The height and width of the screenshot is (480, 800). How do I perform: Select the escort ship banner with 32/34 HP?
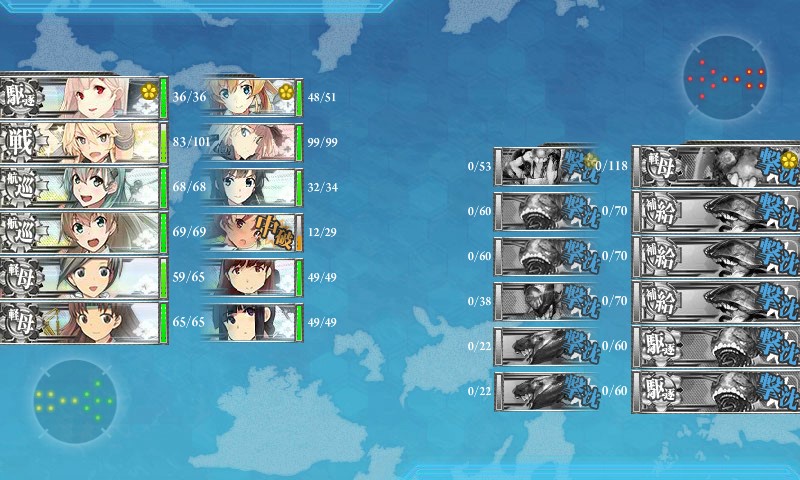click(x=252, y=187)
